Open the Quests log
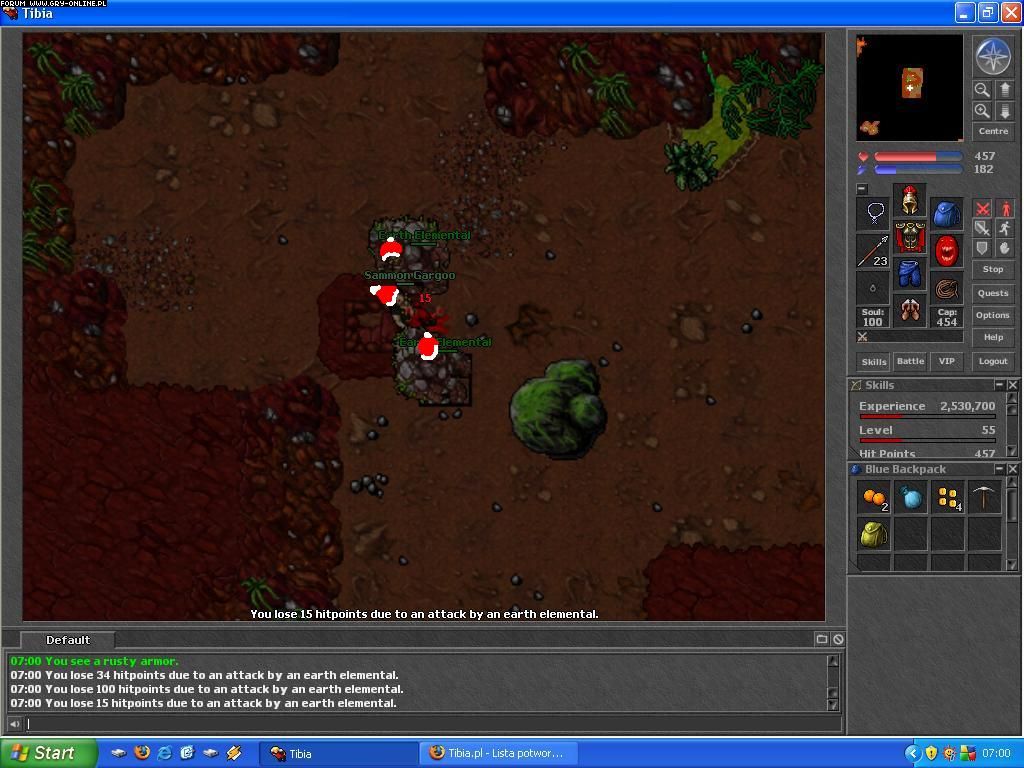Viewport: 1024px width, 768px height. (x=993, y=293)
